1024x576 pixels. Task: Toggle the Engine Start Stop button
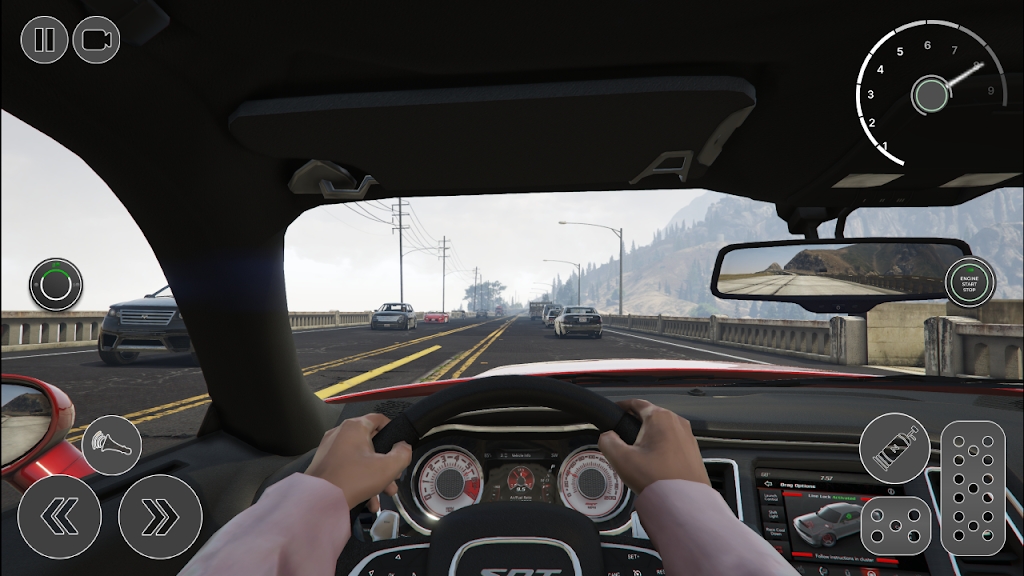pos(970,281)
